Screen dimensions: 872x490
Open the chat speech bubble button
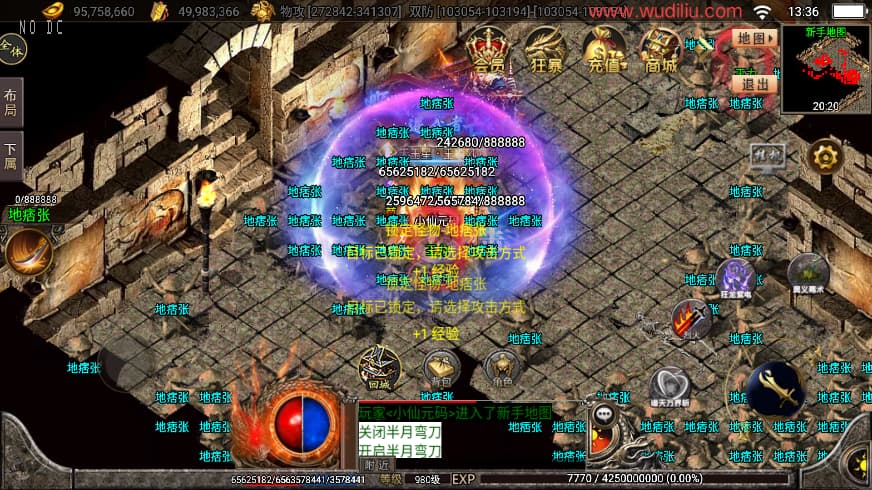coord(603,414)
